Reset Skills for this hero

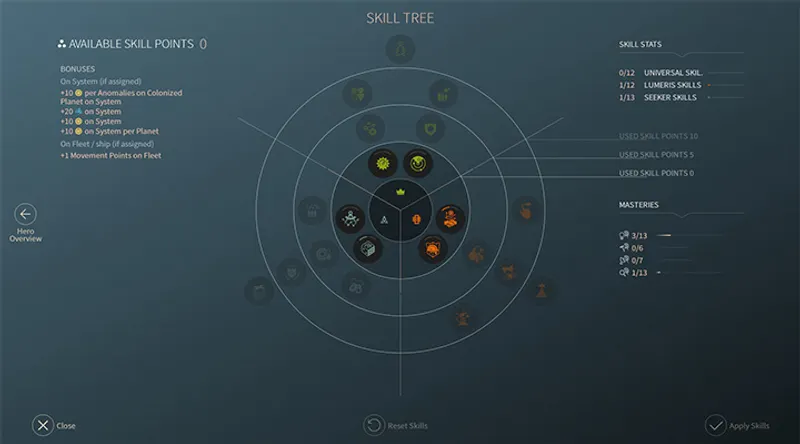click(373, 425)
